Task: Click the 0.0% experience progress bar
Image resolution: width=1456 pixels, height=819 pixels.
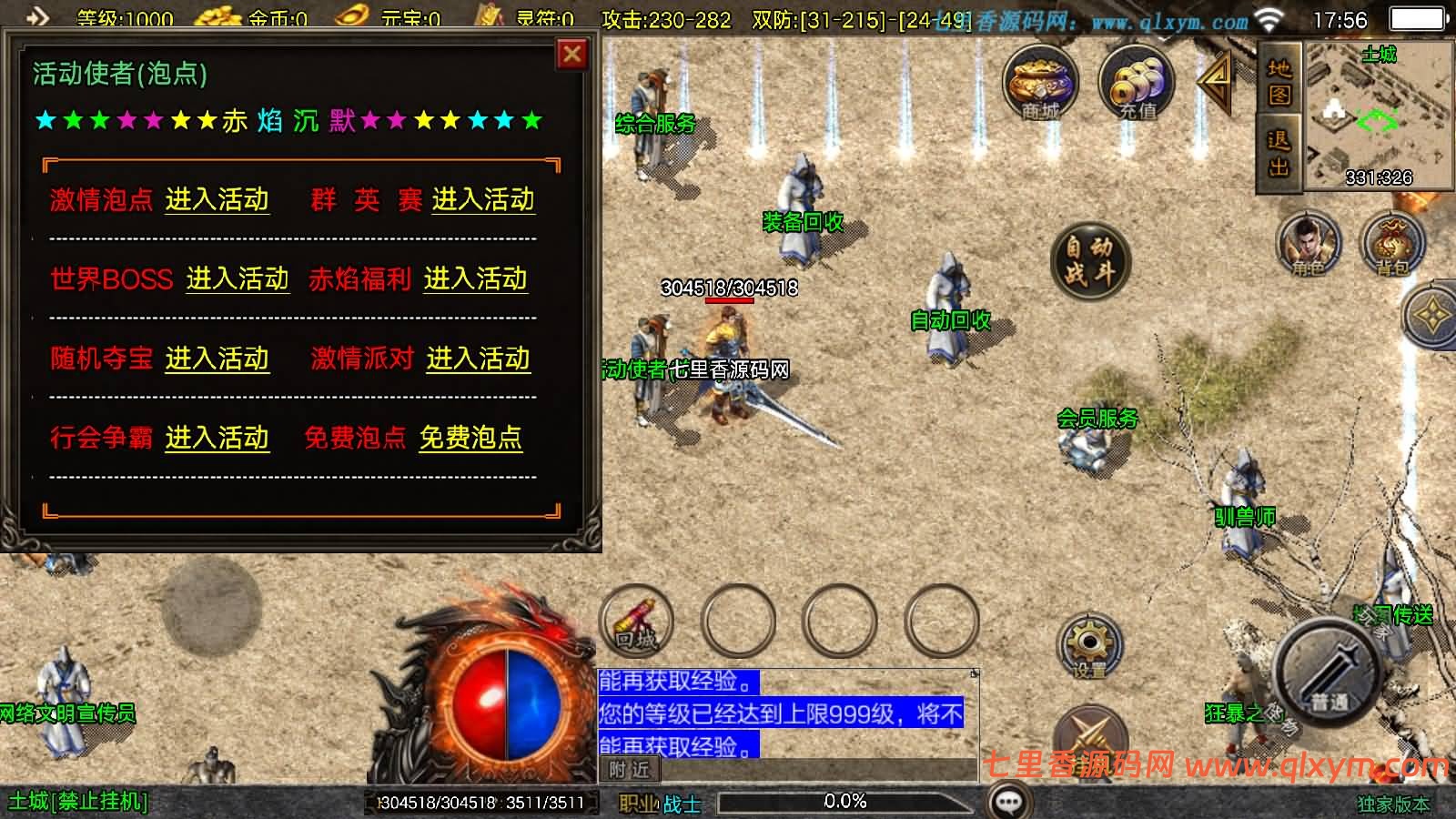Action: coord(844,802)
